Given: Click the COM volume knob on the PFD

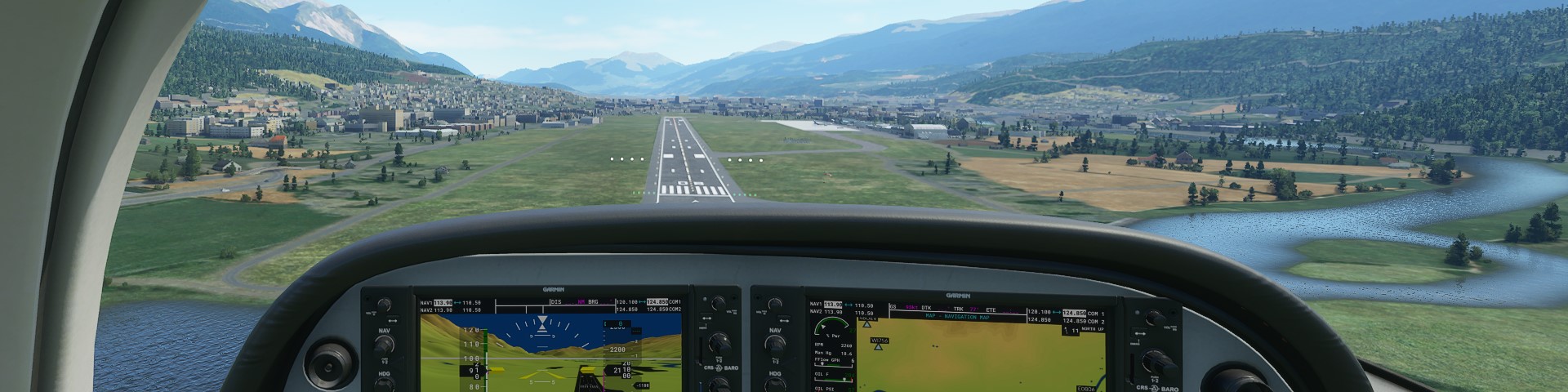Looking at the screenshot, I should click(x=717, y=305).
